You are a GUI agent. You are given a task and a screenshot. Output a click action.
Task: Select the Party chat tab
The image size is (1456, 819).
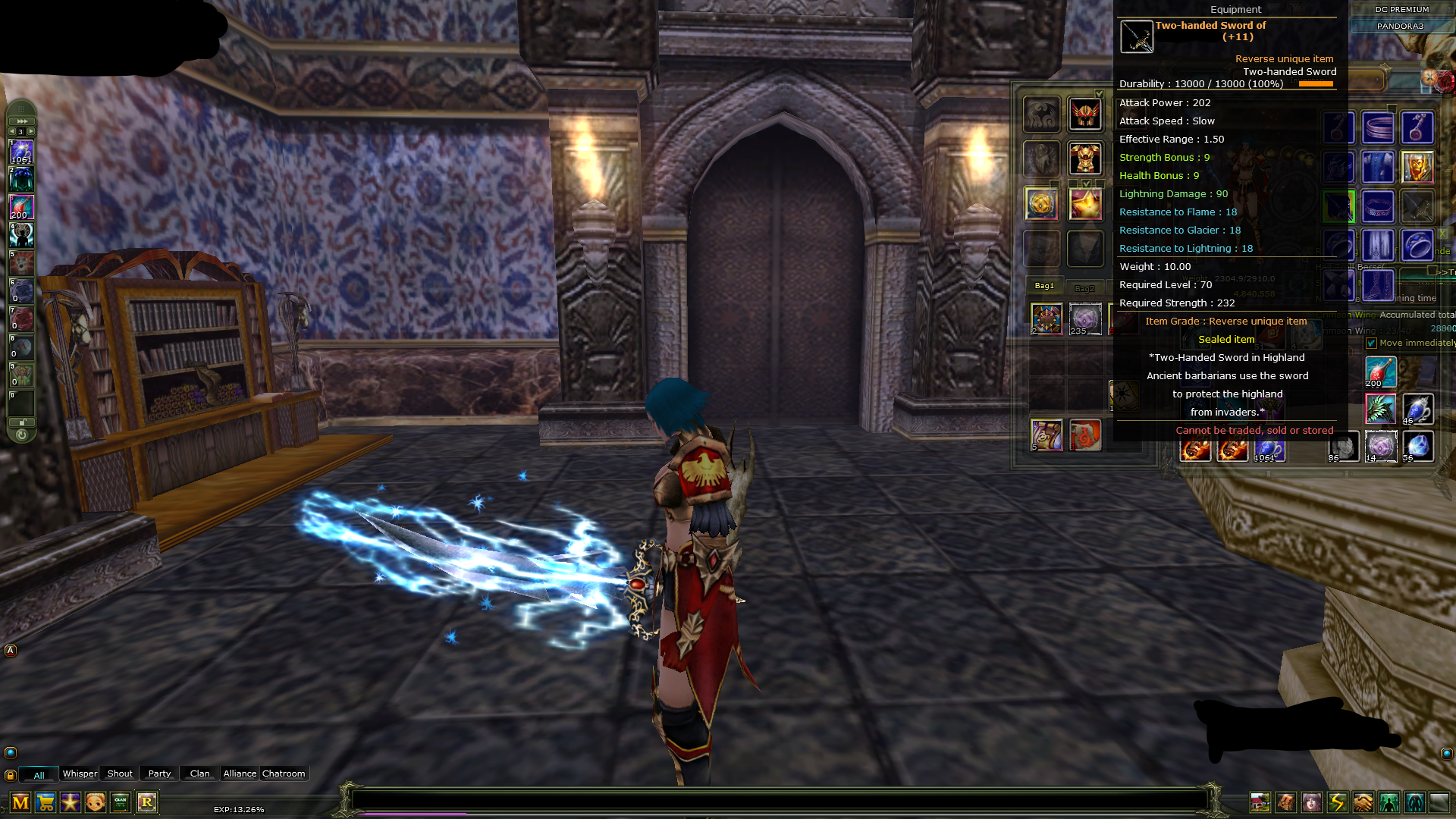pos(158,773)
